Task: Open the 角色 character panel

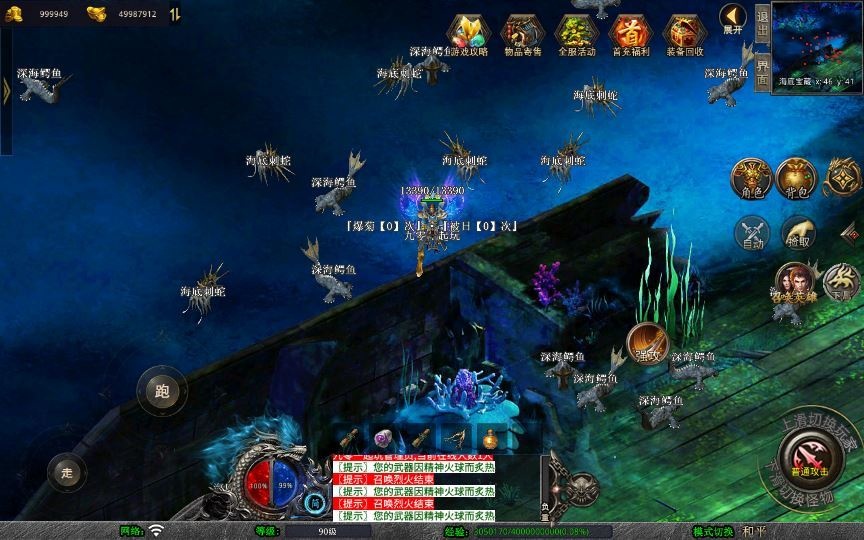Action: 751,178
